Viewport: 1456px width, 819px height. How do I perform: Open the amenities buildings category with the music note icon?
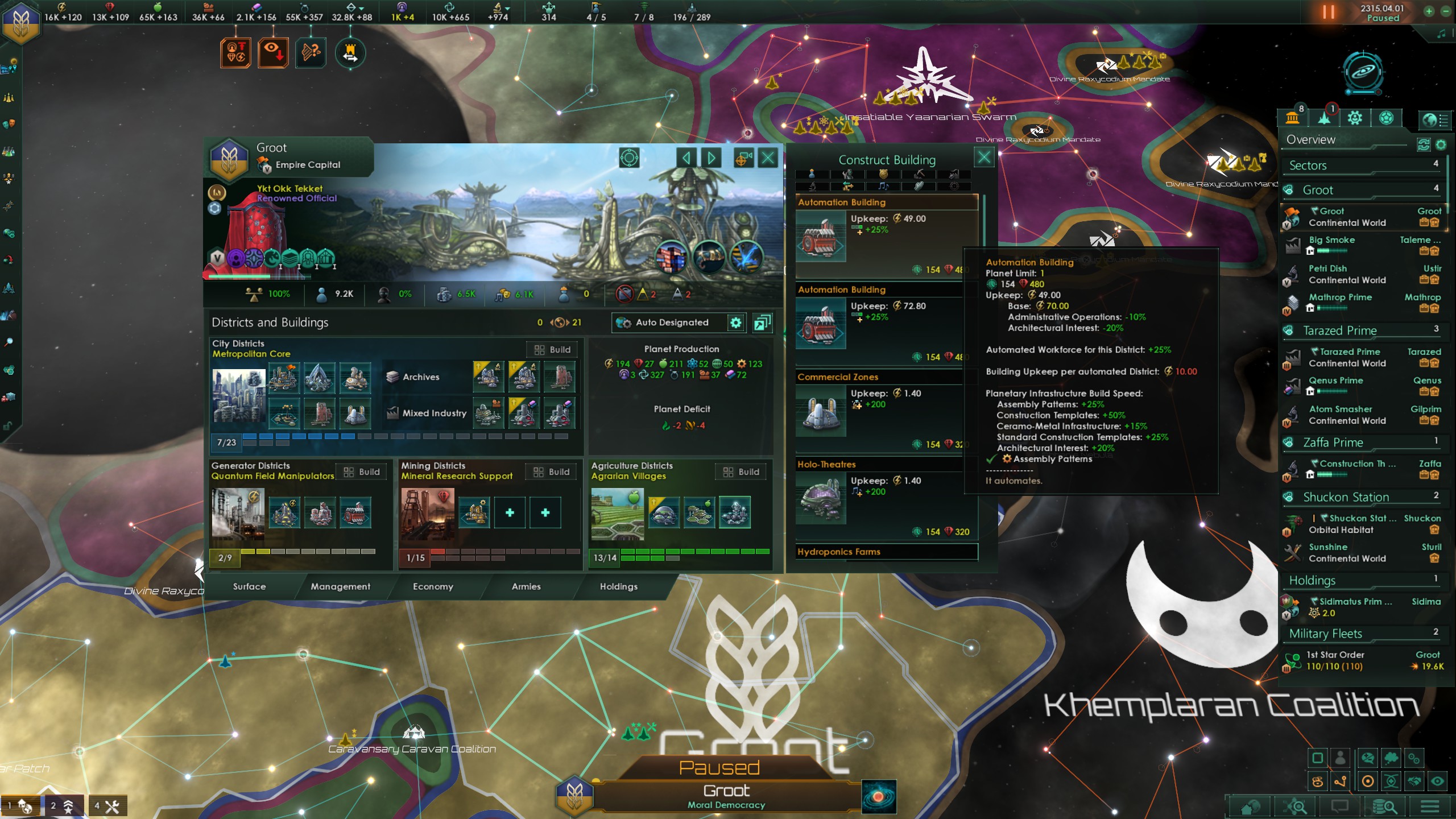pos(883,187)
